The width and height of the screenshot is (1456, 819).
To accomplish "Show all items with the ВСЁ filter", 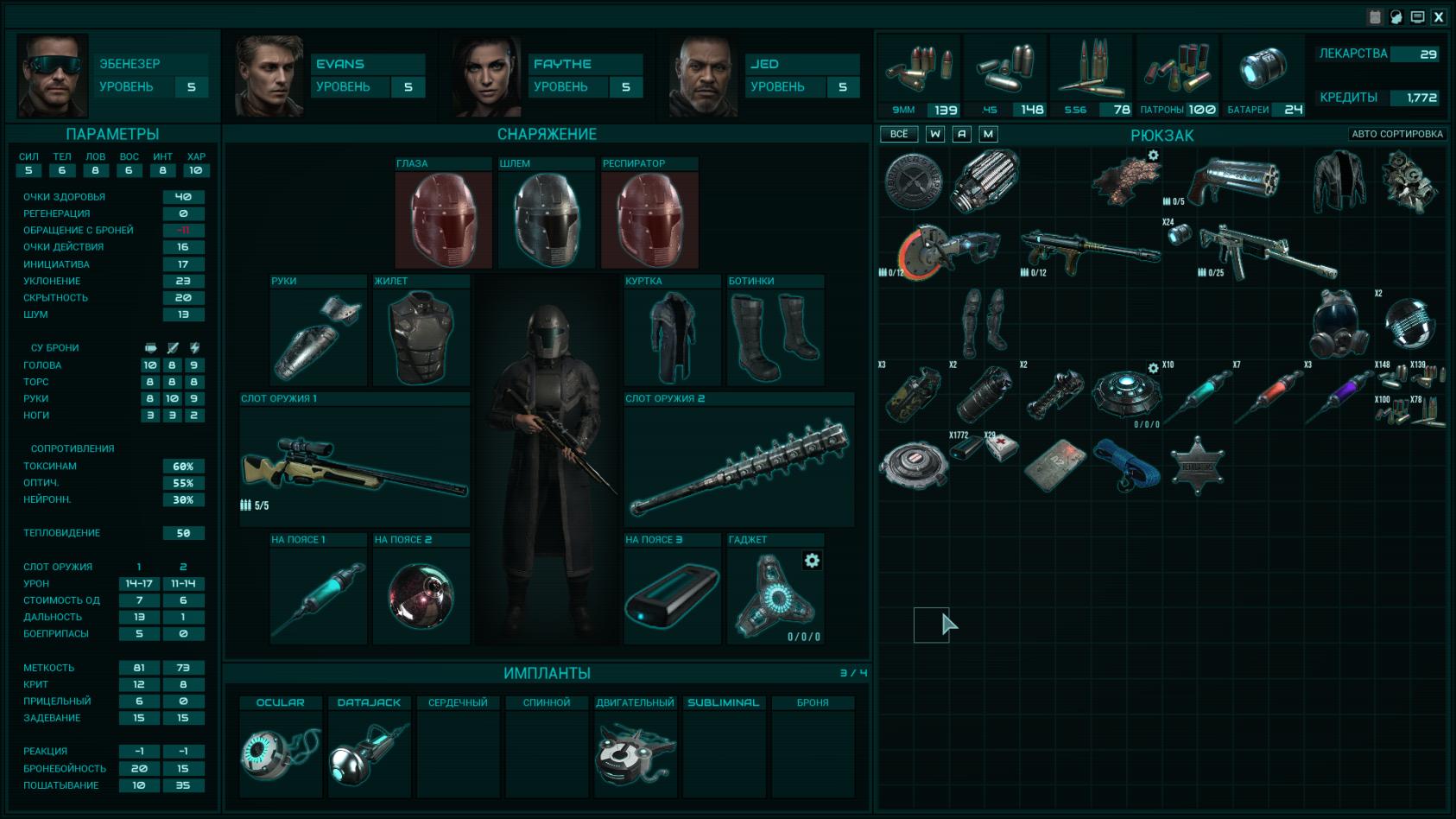I will point(899,134).
